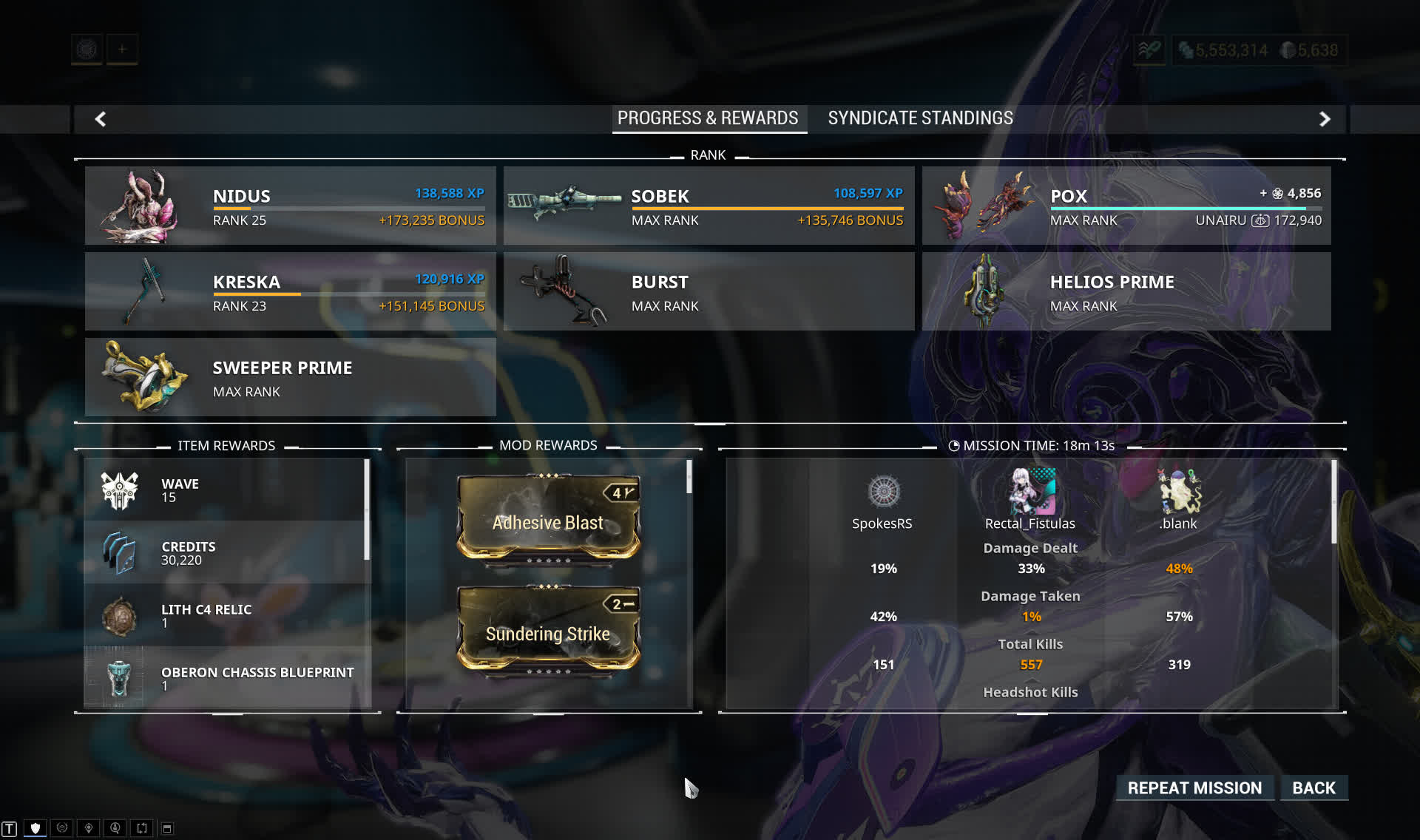Select the Progress & Rewards tab
This screenshot has width=1420, height=840.
[708, 118]
